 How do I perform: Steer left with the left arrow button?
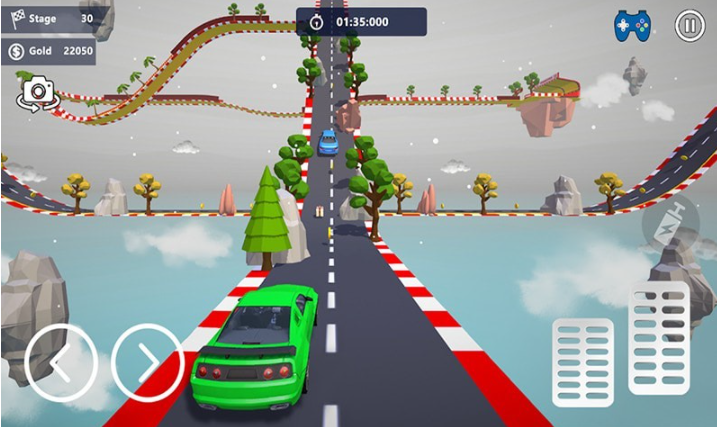(61, 363)
